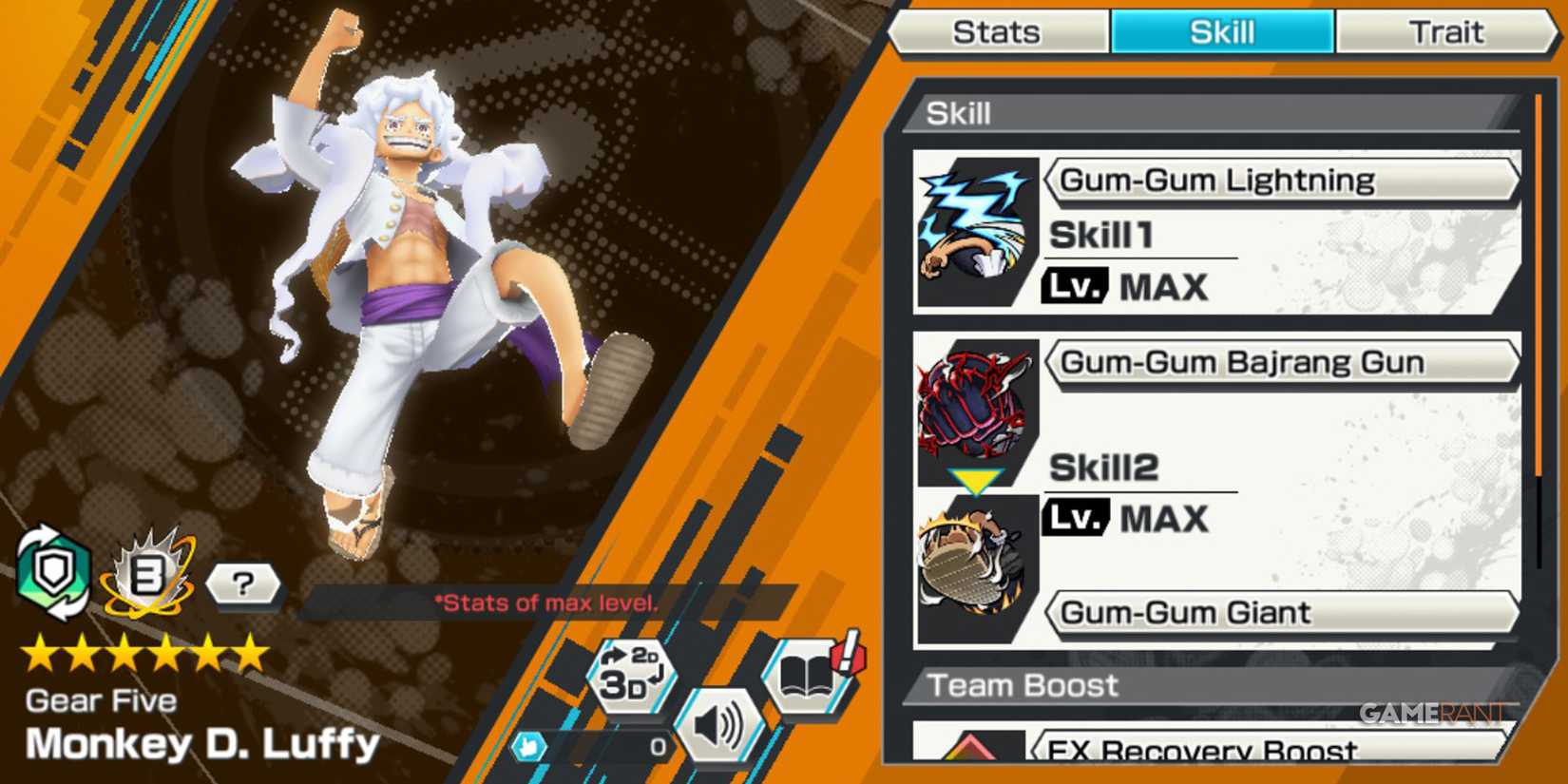Image resolution: width=1568 pixels, height=784 pixels.
Task: Expand the Team Boost section
Action: [x=1023, y=684]
